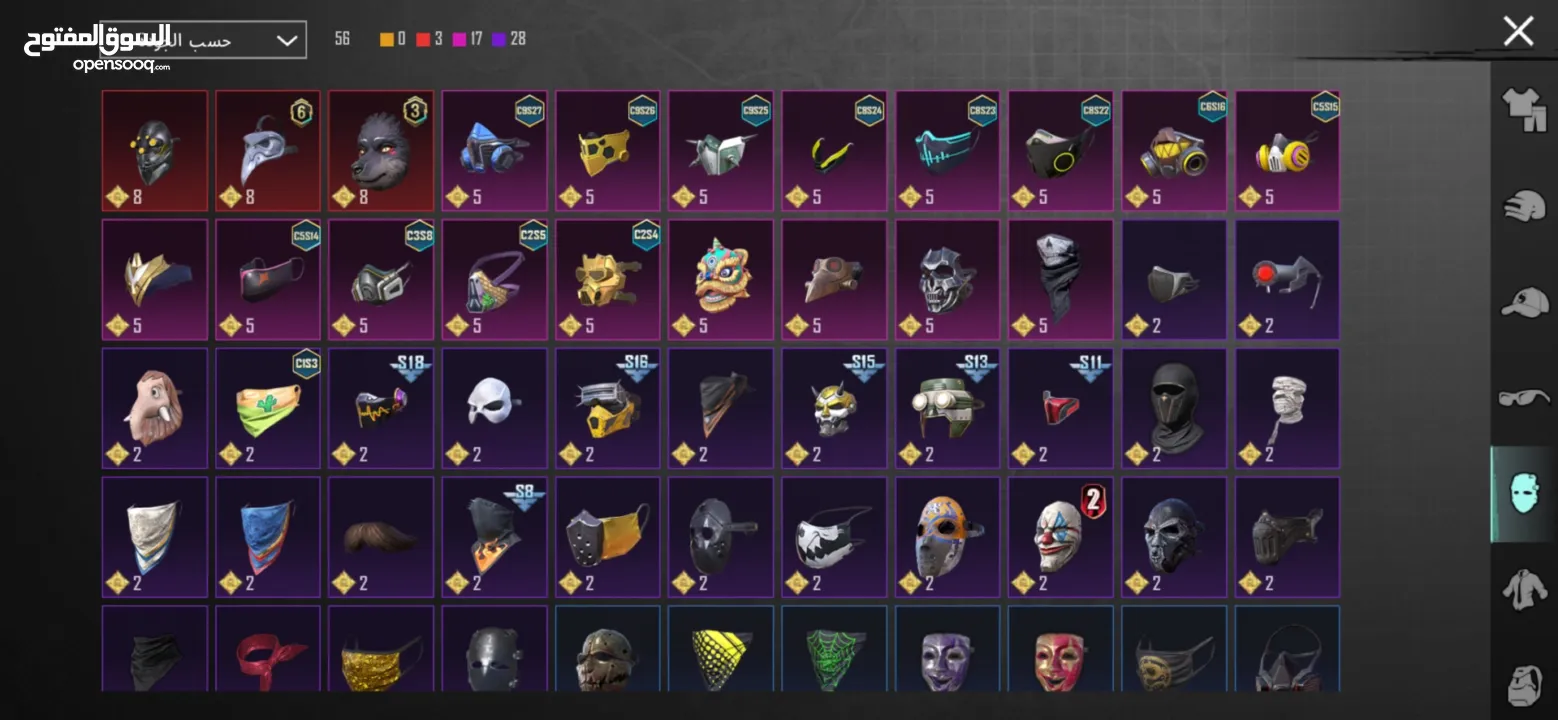Image resolution: width=1558 pixels, height=720 pixels.
Task: Select the walrus head mask
Action: pyautogui.click(x=155, y=407)
